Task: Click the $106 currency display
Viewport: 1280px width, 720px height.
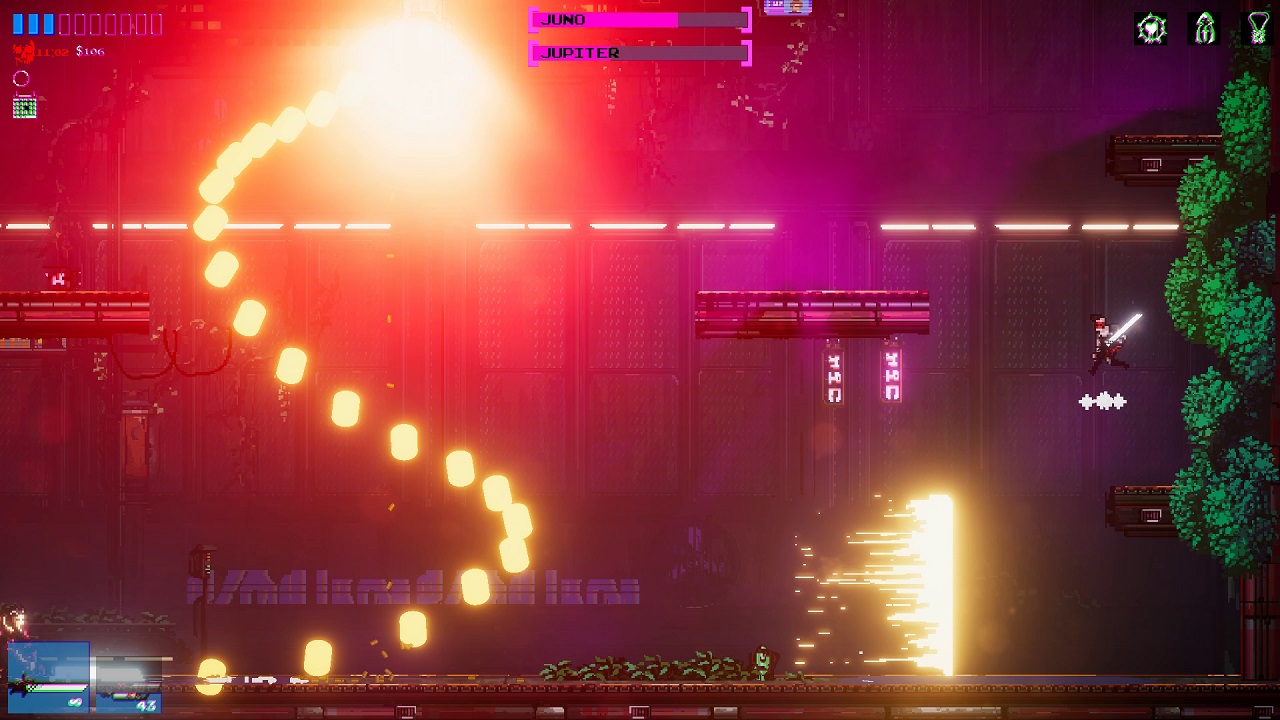Action: (90, 51)
